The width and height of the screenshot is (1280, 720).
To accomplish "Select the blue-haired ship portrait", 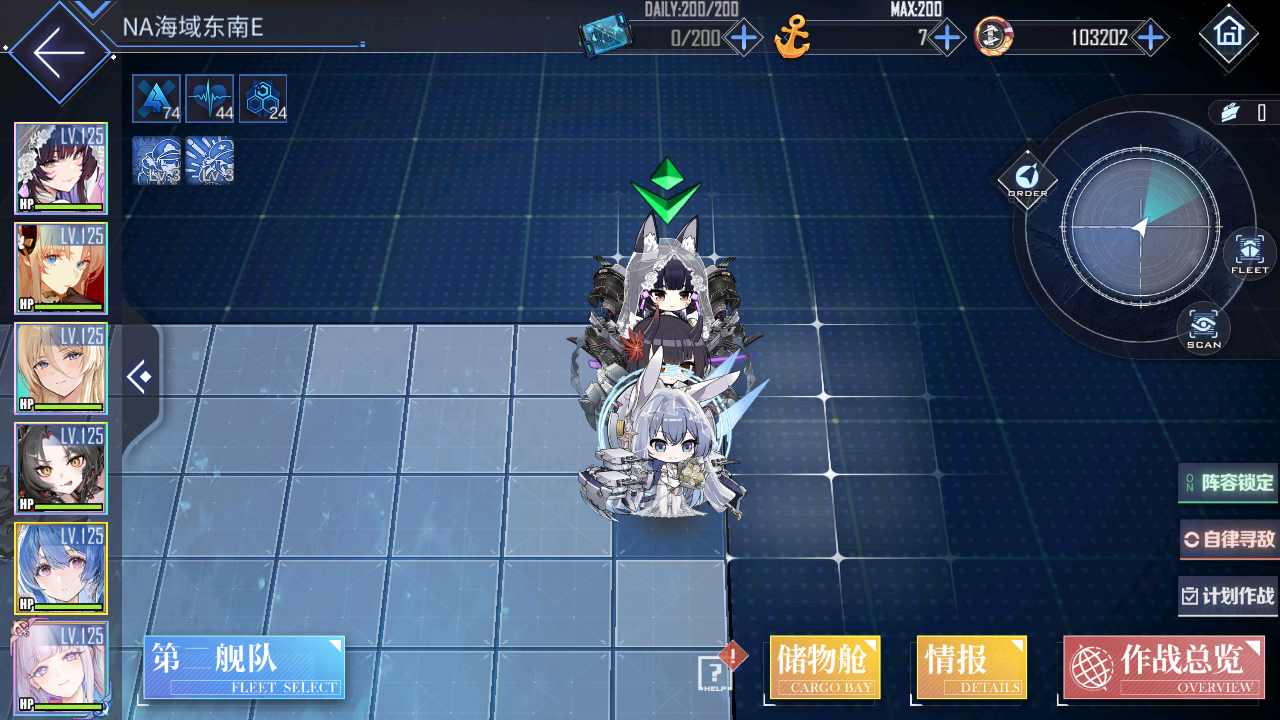I will pos(61,568).
